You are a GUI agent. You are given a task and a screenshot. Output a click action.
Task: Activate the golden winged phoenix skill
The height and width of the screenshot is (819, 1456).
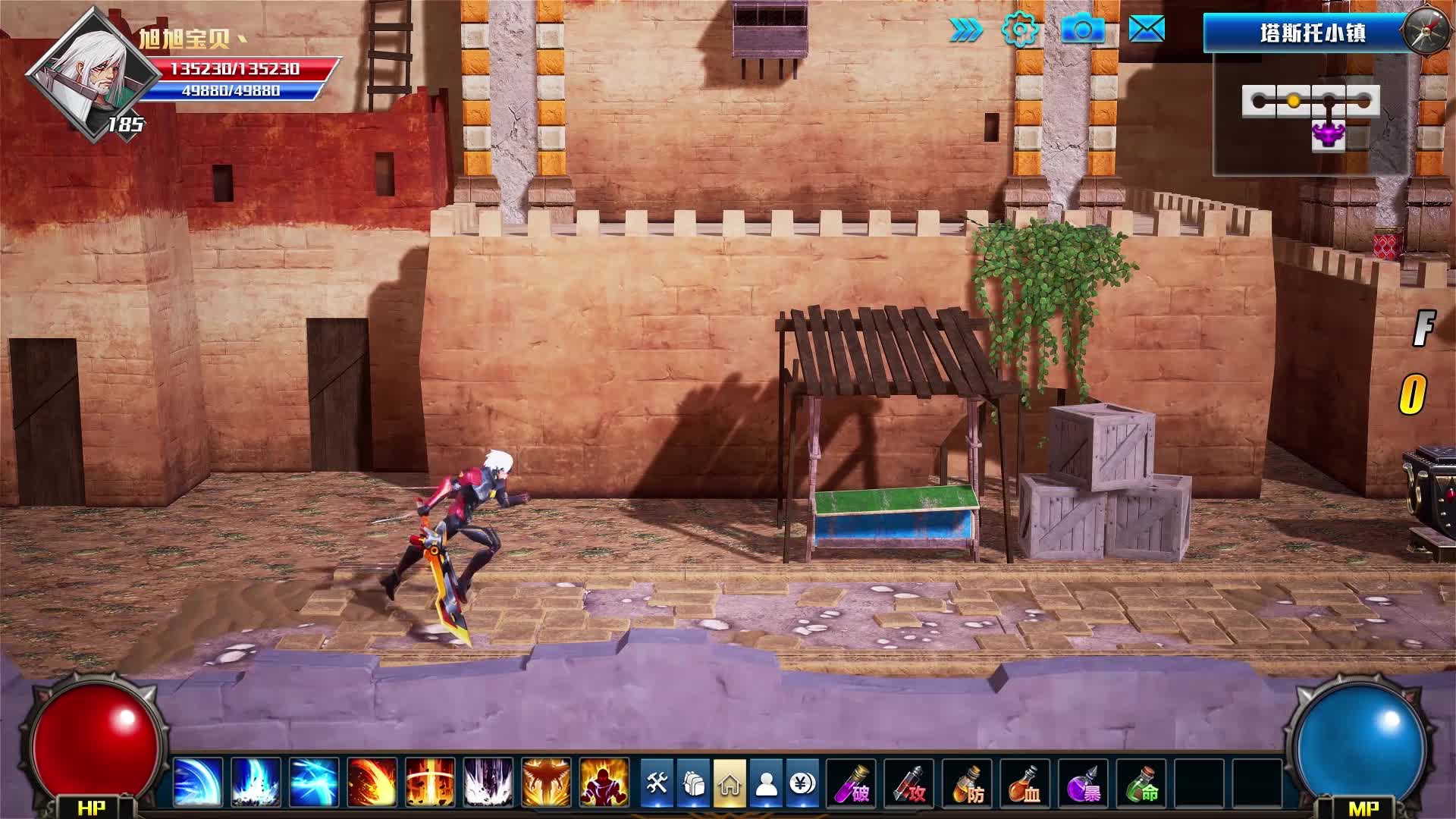click(x=546, y=782)
